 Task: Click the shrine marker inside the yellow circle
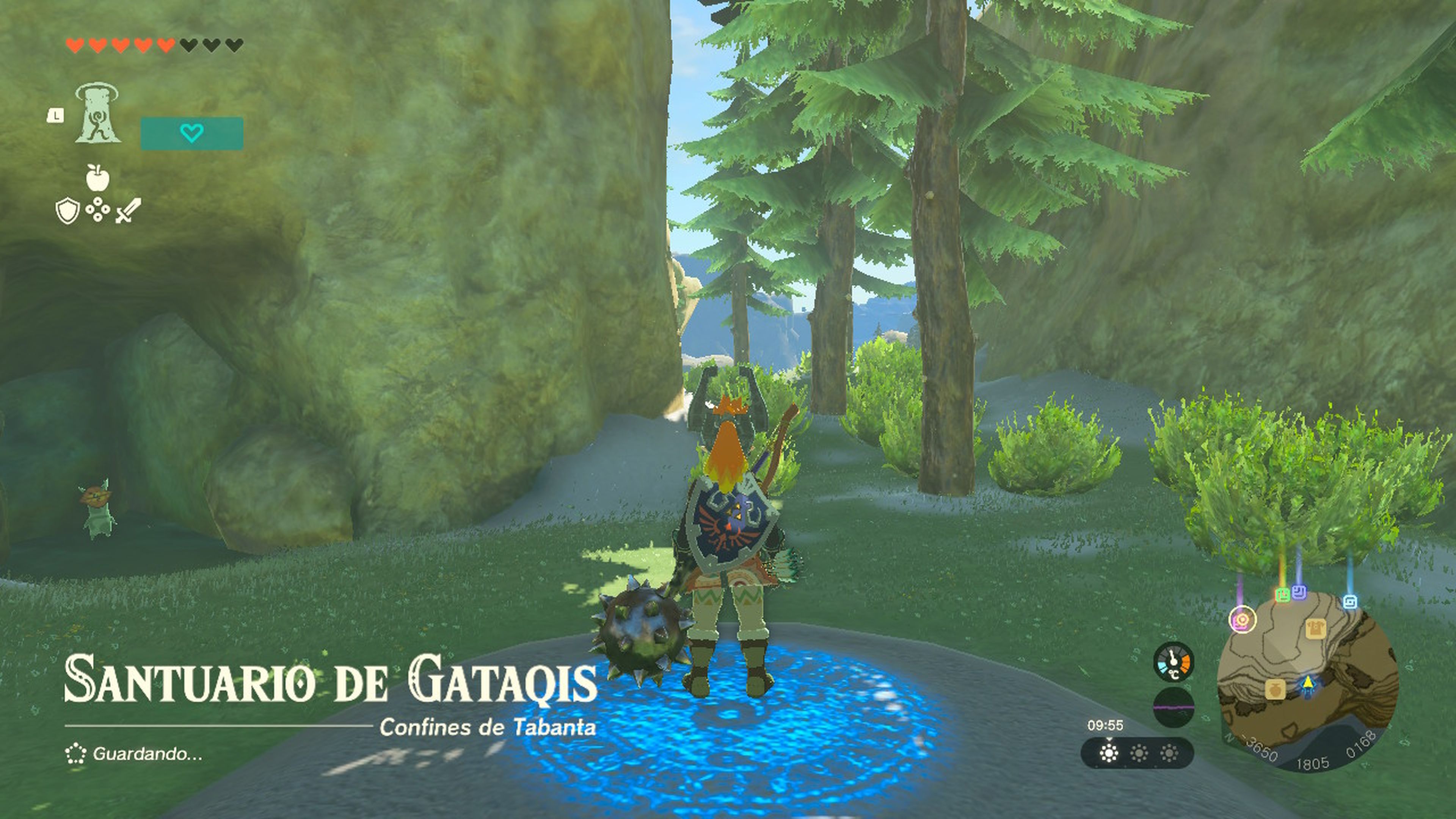pyautogui.click(x=1243, y=620)
